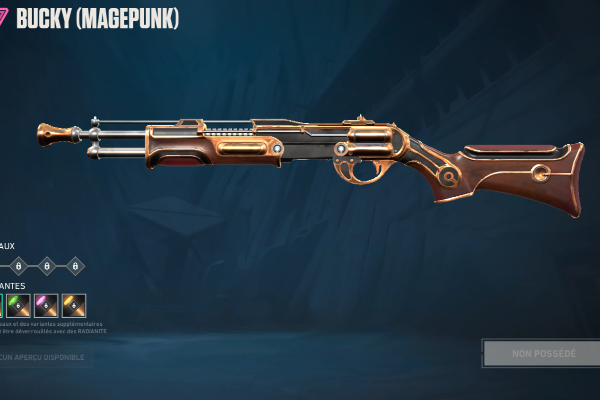
Task: Click the "Aucun aperçu disponible" preview button
Action: pyautogui.click(x=44, y=356)
